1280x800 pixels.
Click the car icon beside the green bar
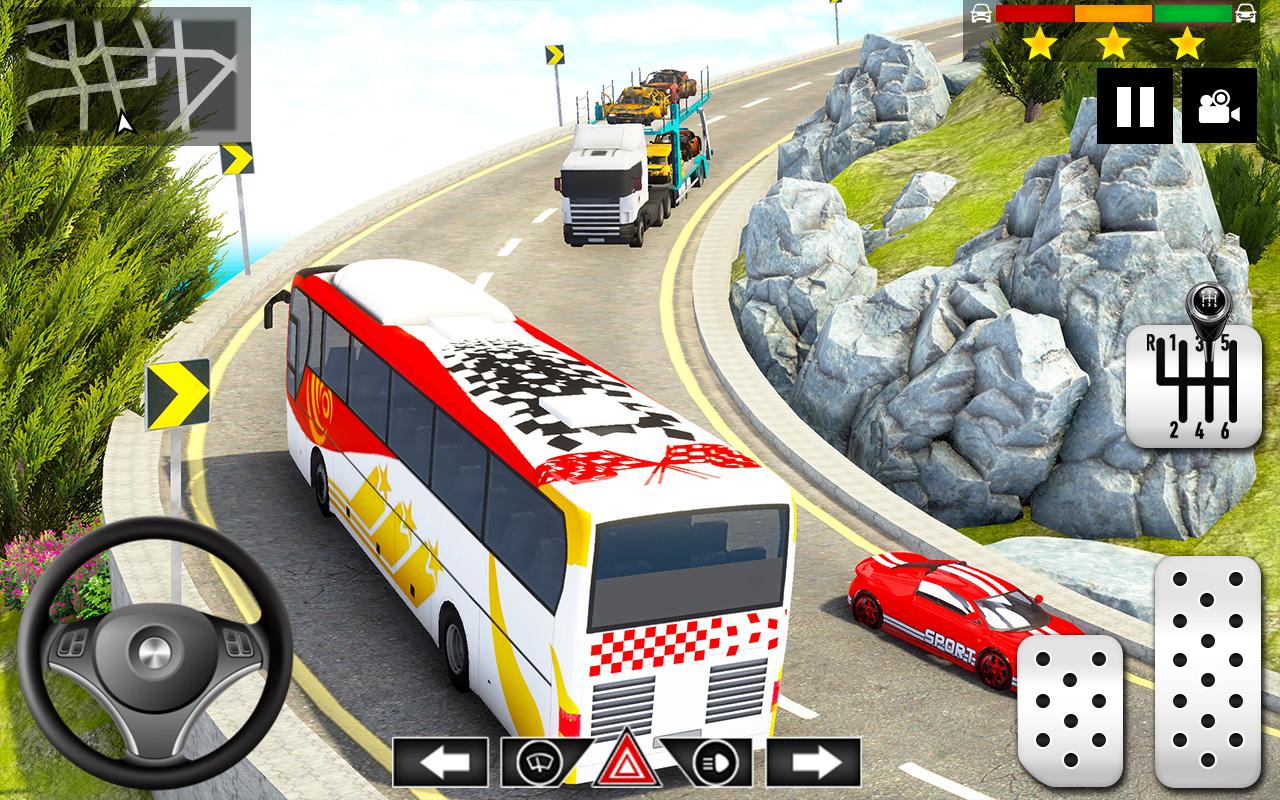point(1246,14)
